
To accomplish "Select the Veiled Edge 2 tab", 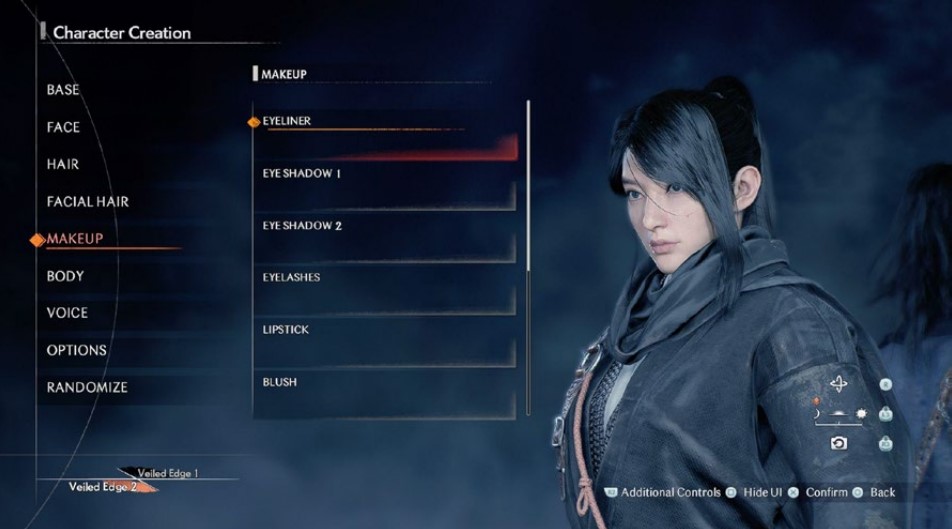I will coord(105,487).
